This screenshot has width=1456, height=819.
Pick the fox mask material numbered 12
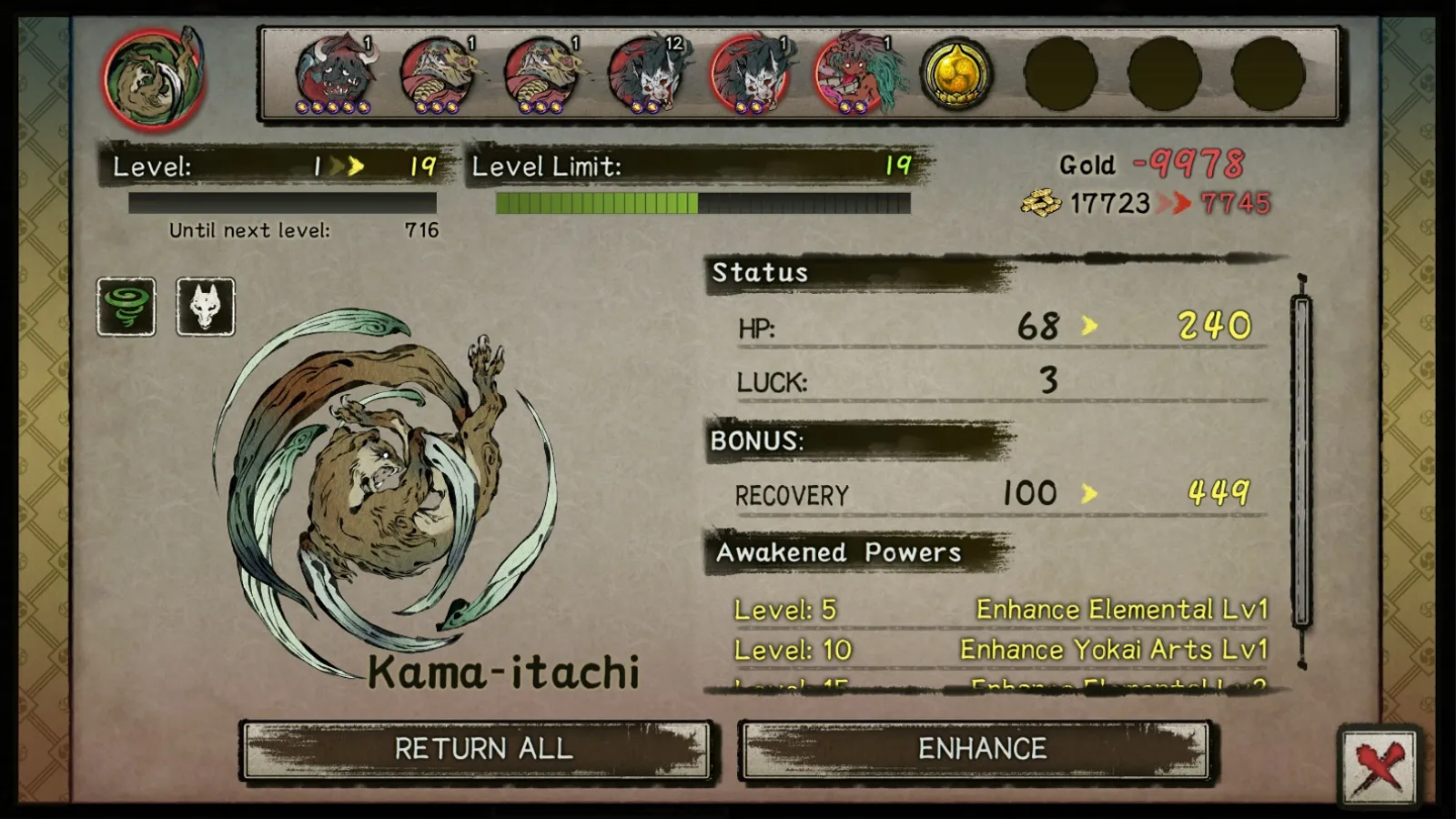tap(648, 75)
